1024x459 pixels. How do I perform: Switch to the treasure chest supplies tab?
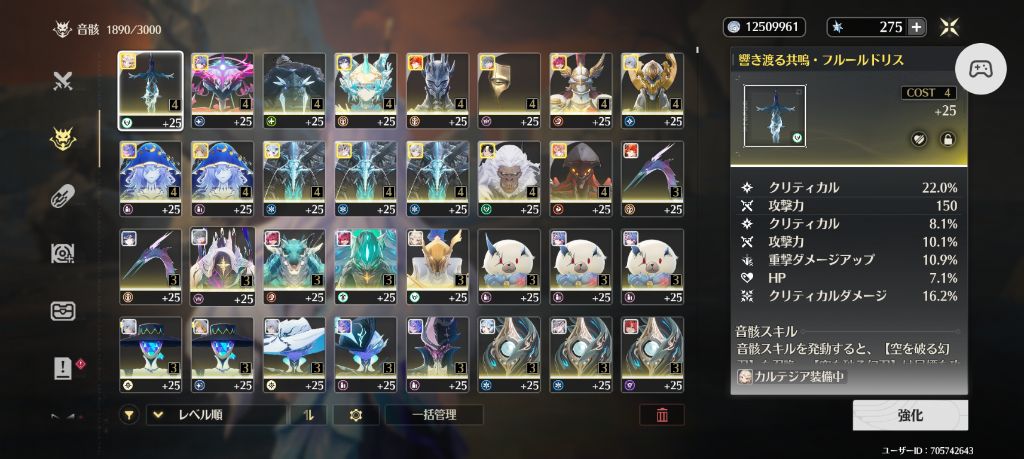[x=63, y=311]
